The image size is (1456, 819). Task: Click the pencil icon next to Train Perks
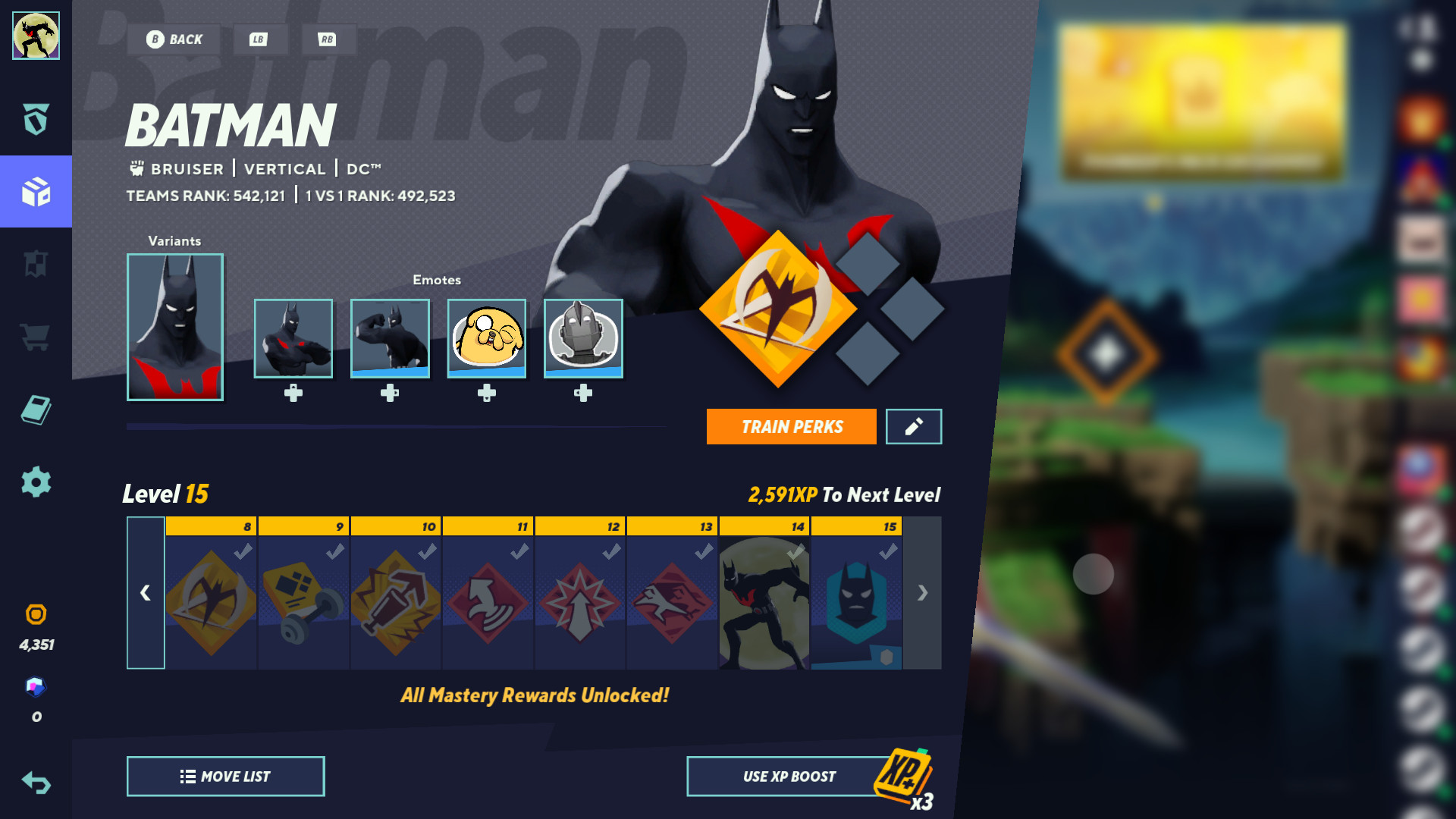913,426
